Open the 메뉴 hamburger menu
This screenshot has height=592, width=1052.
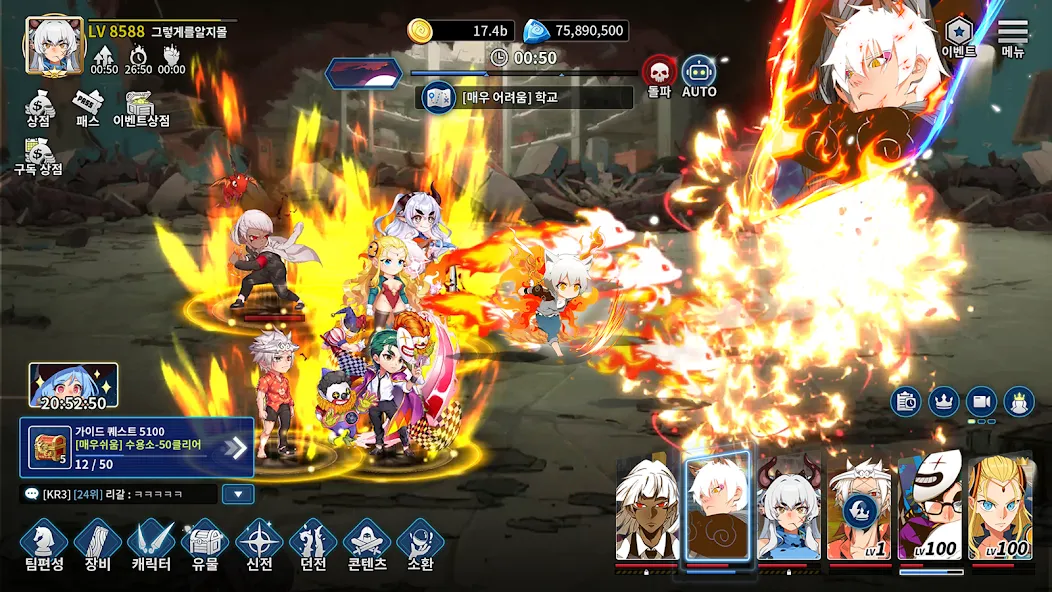click(x=1013, y=38)
